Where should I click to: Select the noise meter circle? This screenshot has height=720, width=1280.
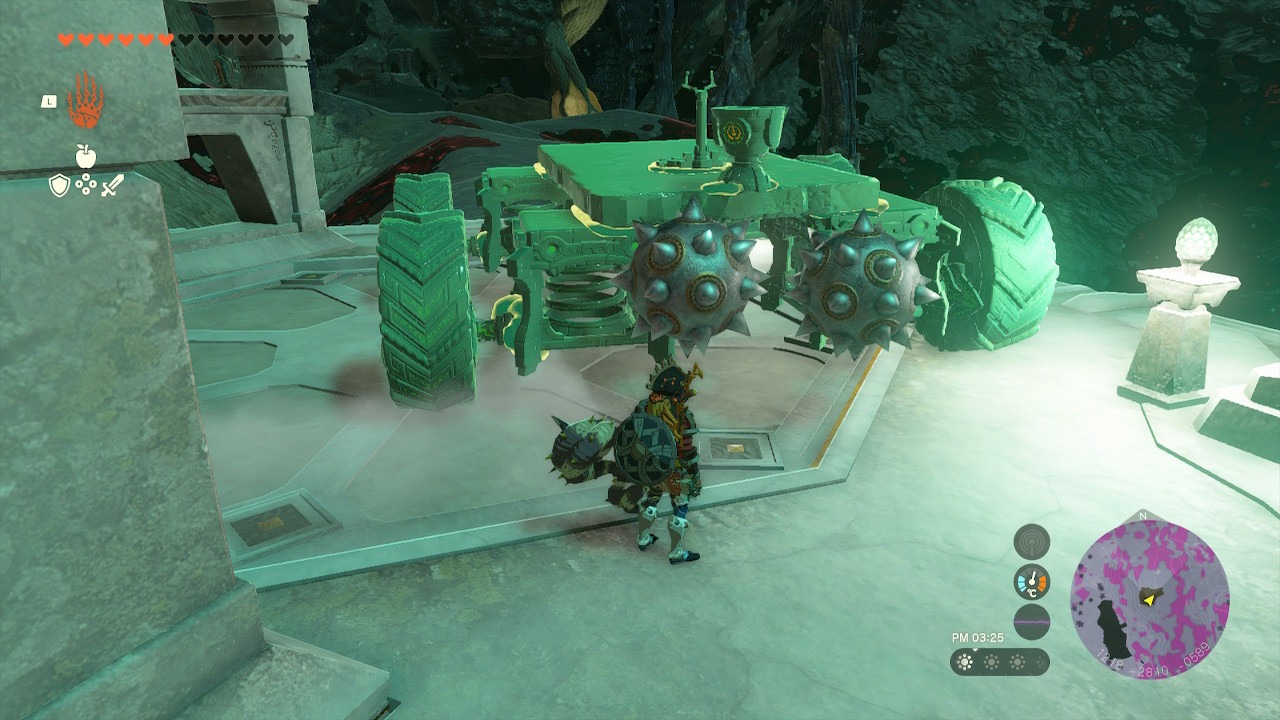pos(1032,622)
